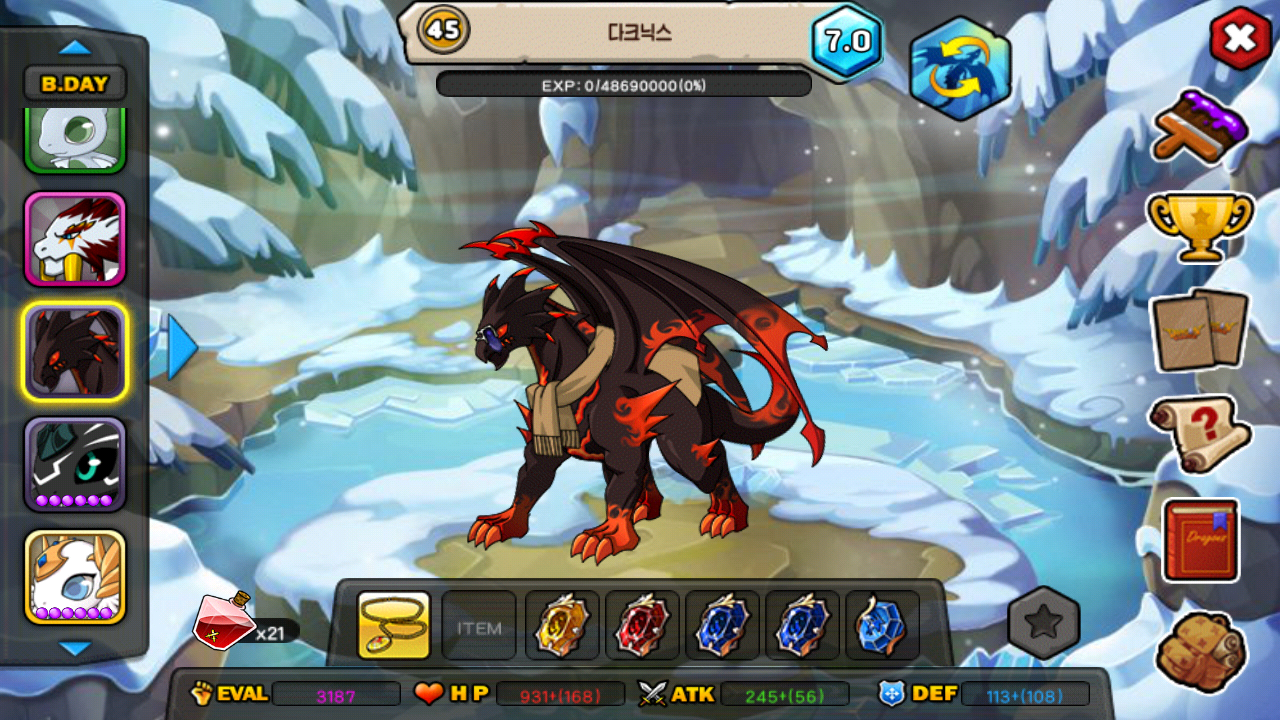Select the empty ITEM slot
The height and width of the screenshot is (720, 1280).
click(479, 627)
